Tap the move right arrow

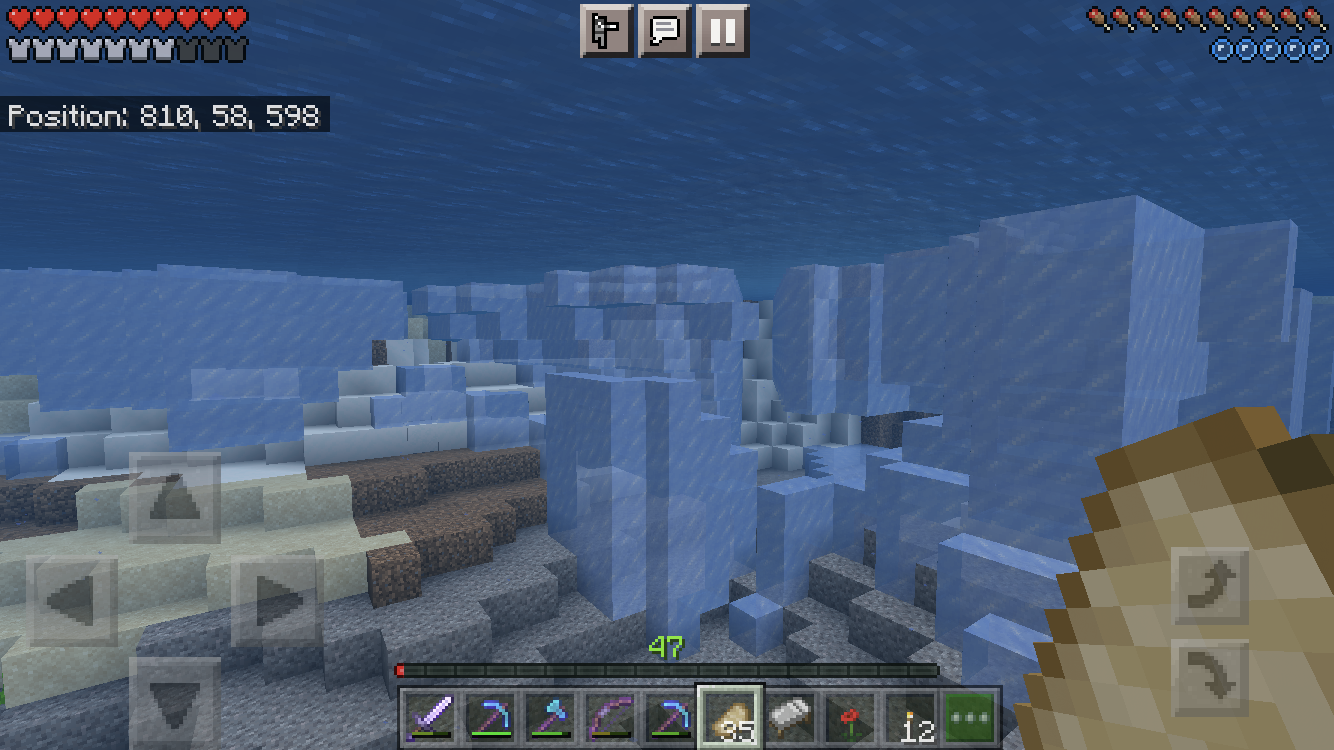coord(277,602)
